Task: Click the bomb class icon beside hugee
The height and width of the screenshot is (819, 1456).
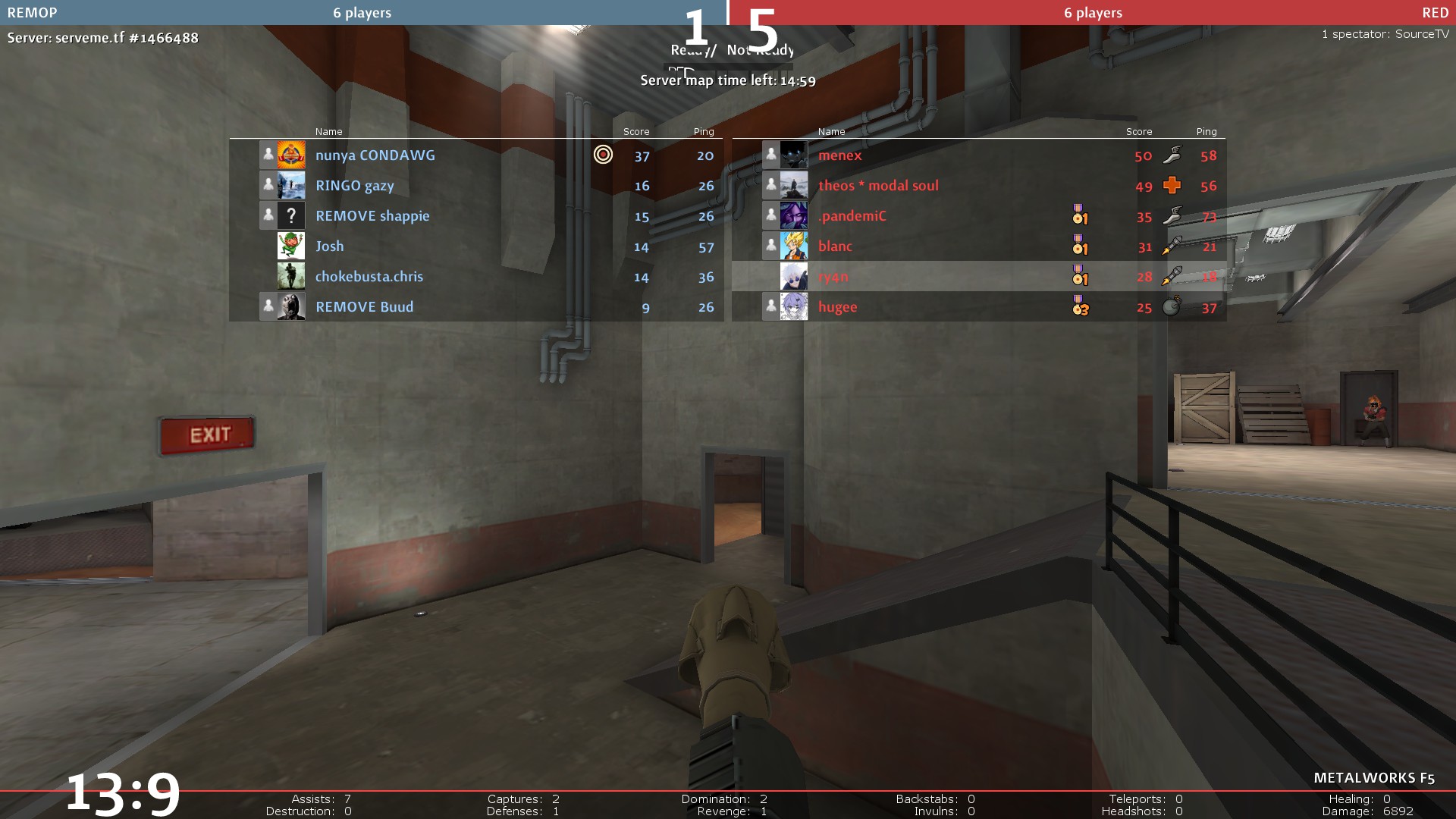Action: point(1172,306)
